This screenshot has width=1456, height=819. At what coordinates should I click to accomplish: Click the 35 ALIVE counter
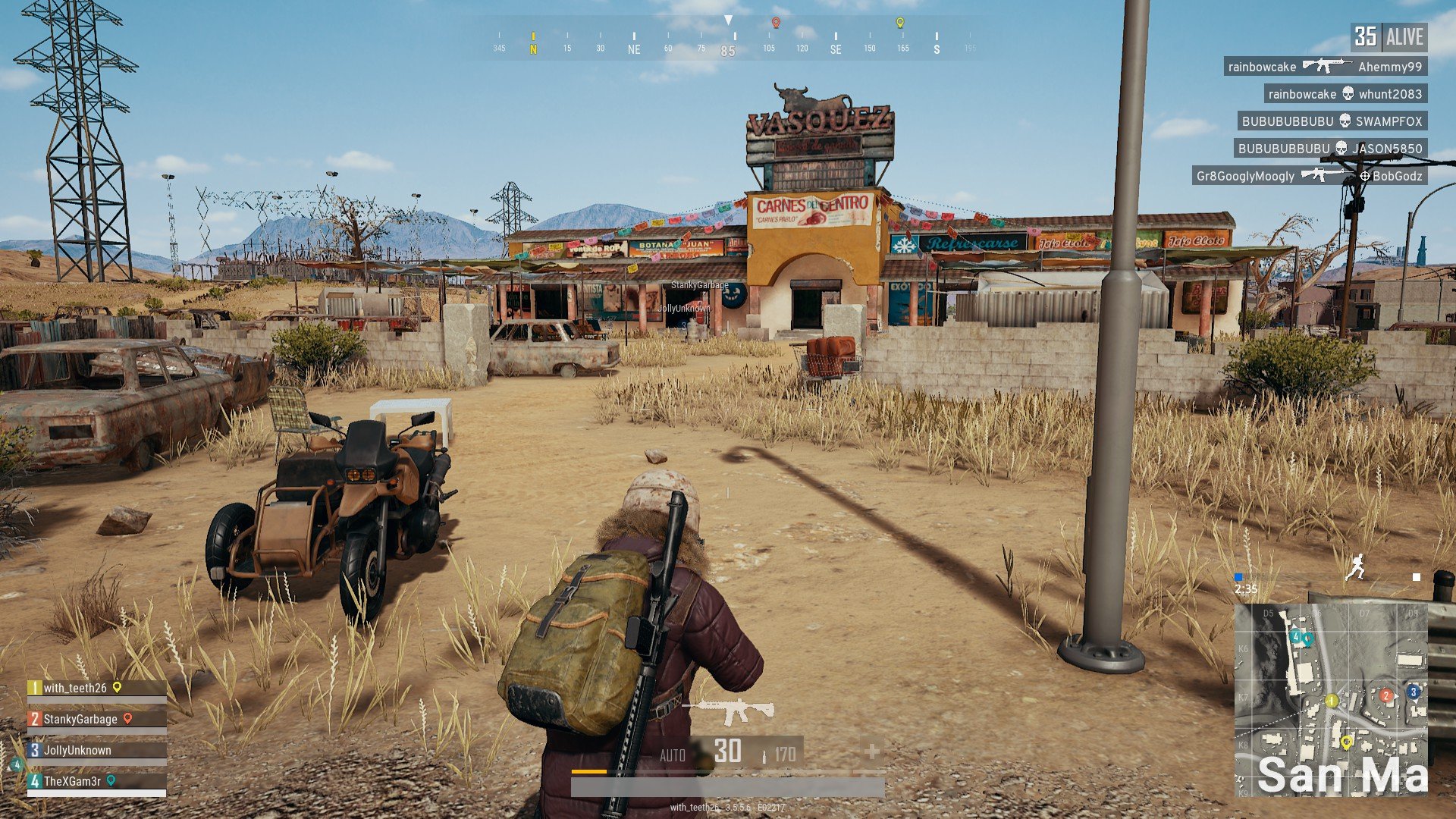click(x=1391, y=37)
